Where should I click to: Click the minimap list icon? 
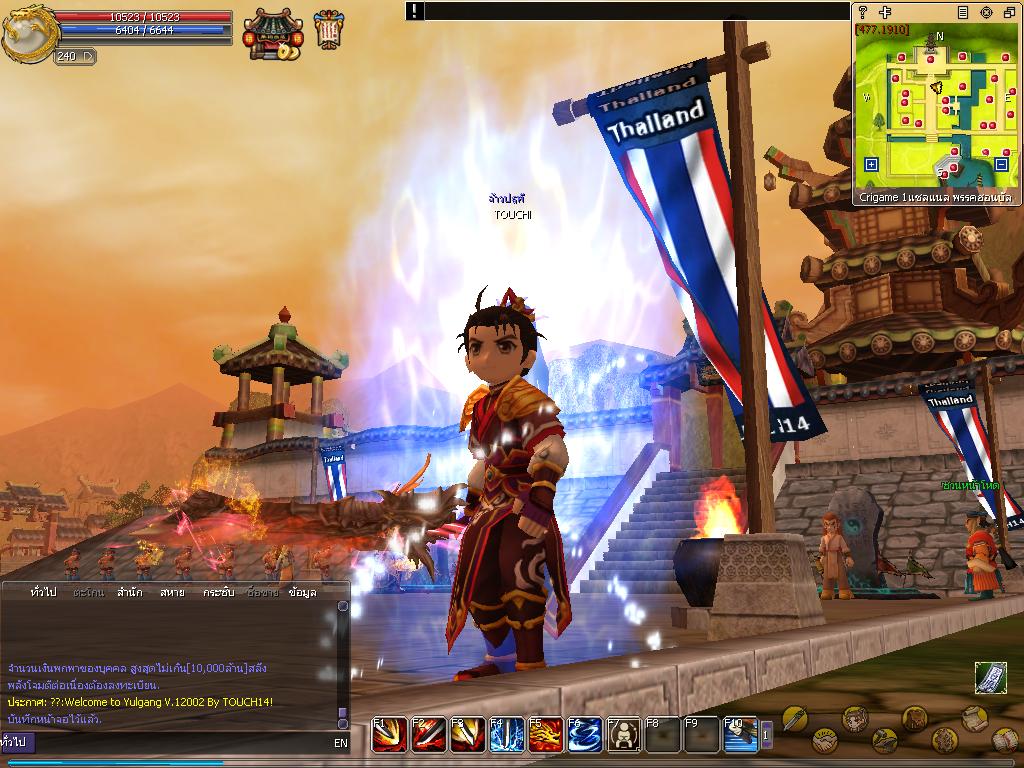tap(963, 12)
